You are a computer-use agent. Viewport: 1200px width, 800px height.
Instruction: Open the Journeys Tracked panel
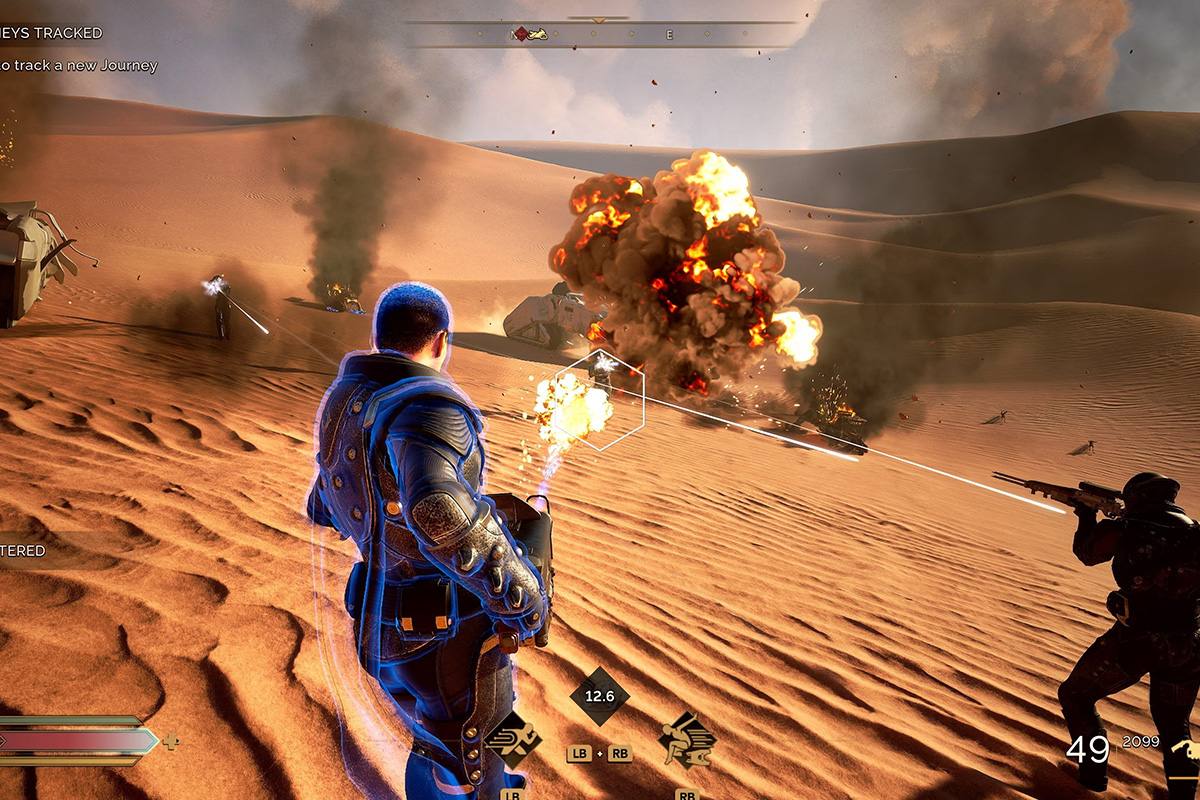coord(52,33)
